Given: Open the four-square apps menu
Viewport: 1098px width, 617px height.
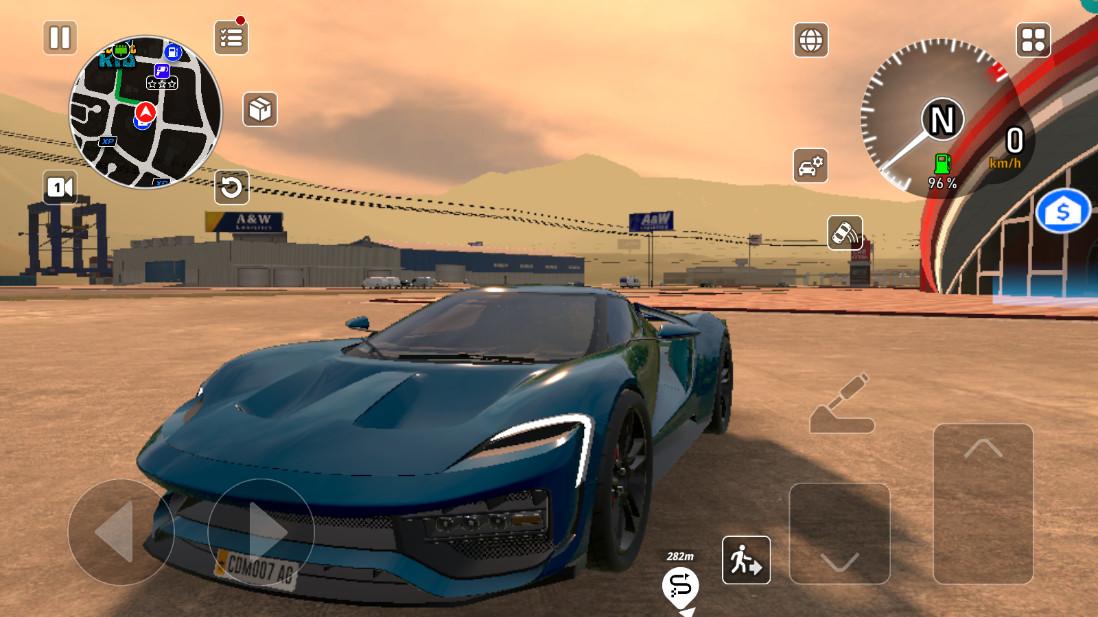Looking at the screenshot, I should [1033, 40].
